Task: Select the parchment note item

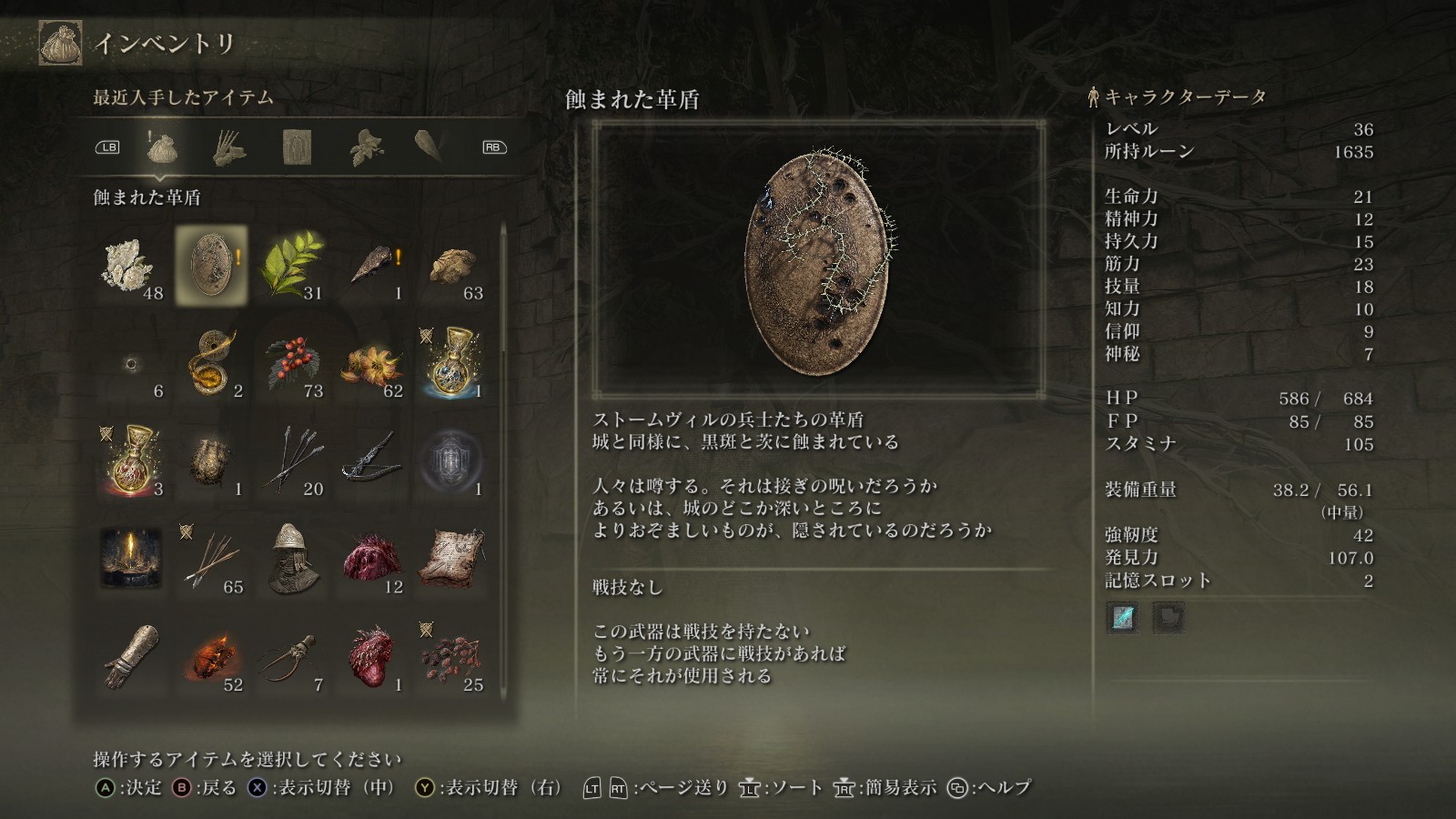Action: pyautogui.click(x=451, y=559)
